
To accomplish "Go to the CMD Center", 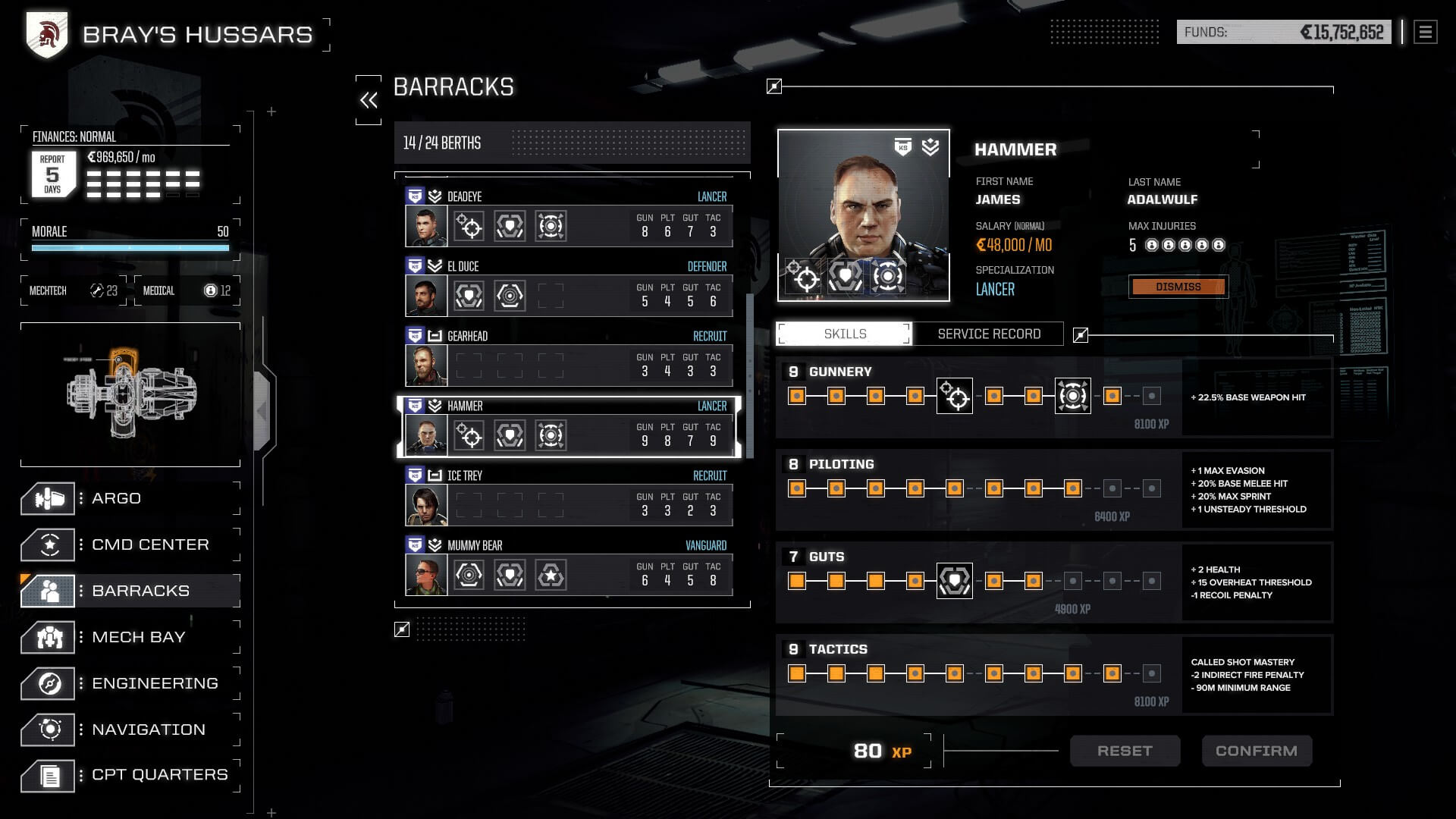I will coord(149,545).
